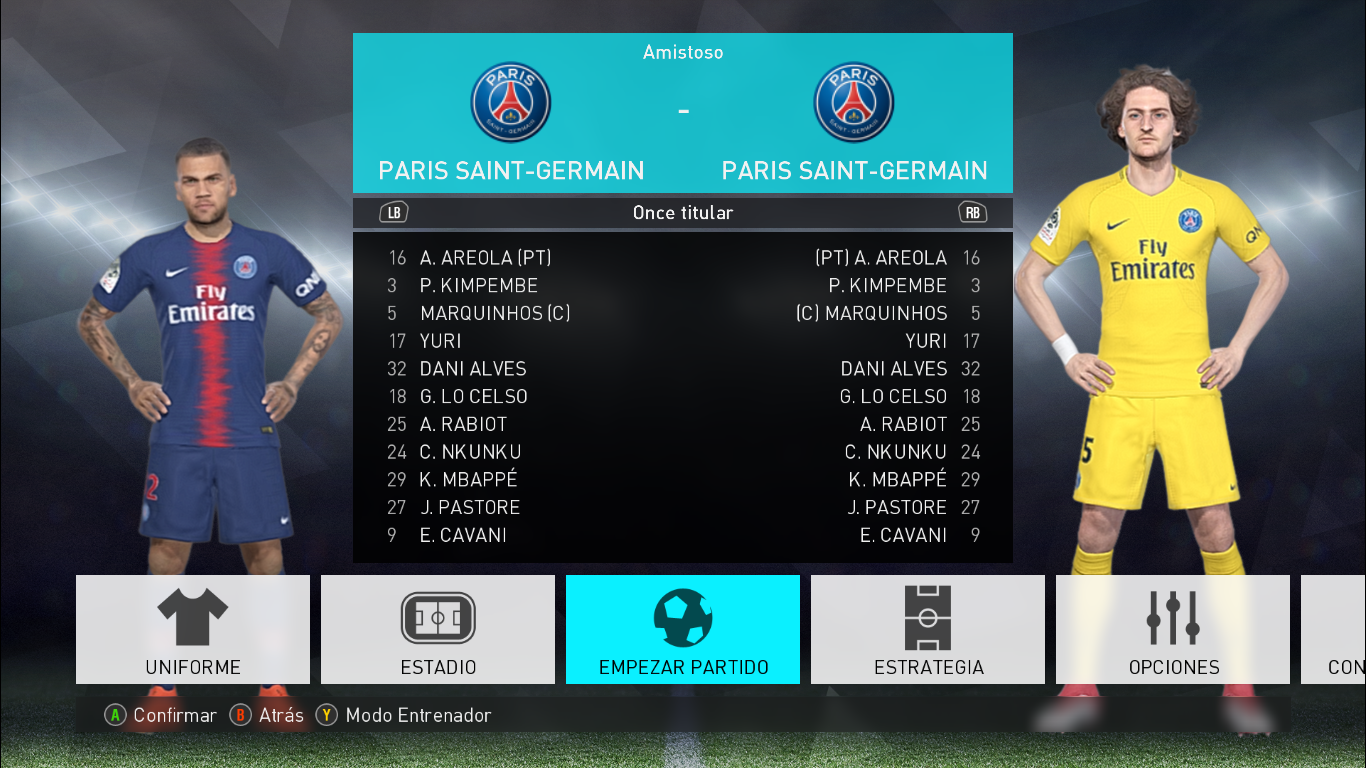This screenshot has width=1366, height=768.
Task: Go to the Opciones settings tile
Action: (1173, 629)
